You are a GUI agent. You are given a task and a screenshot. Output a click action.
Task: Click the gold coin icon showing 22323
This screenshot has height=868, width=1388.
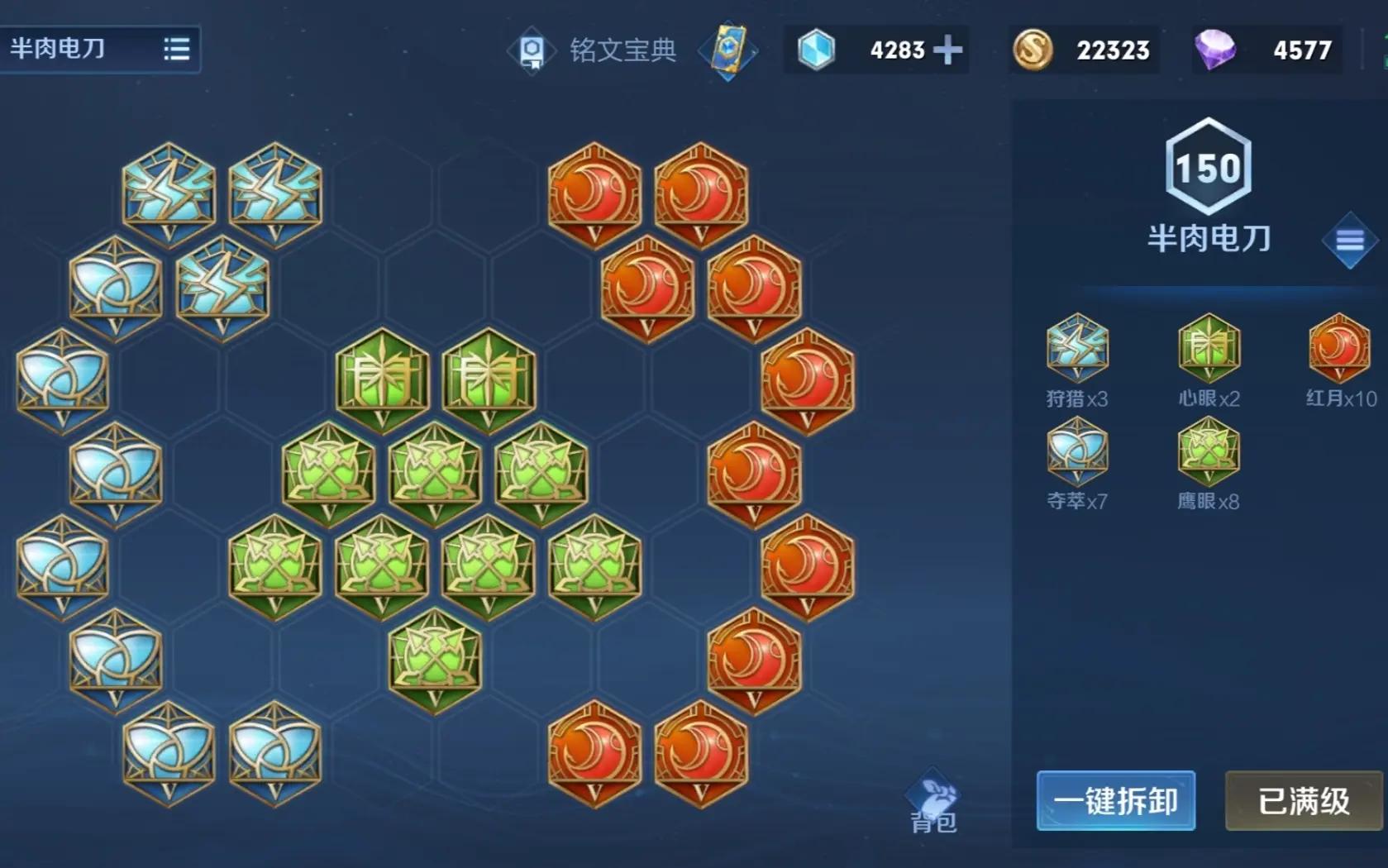[1032, 50]
